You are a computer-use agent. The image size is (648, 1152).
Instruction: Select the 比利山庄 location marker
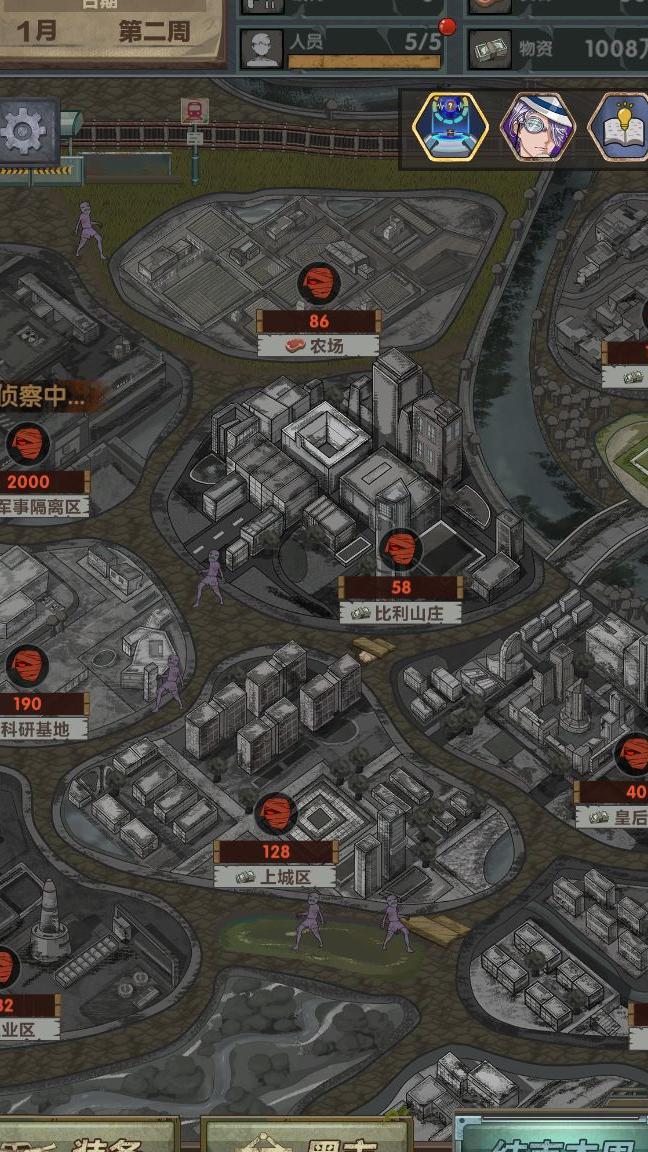pos(400,551)
